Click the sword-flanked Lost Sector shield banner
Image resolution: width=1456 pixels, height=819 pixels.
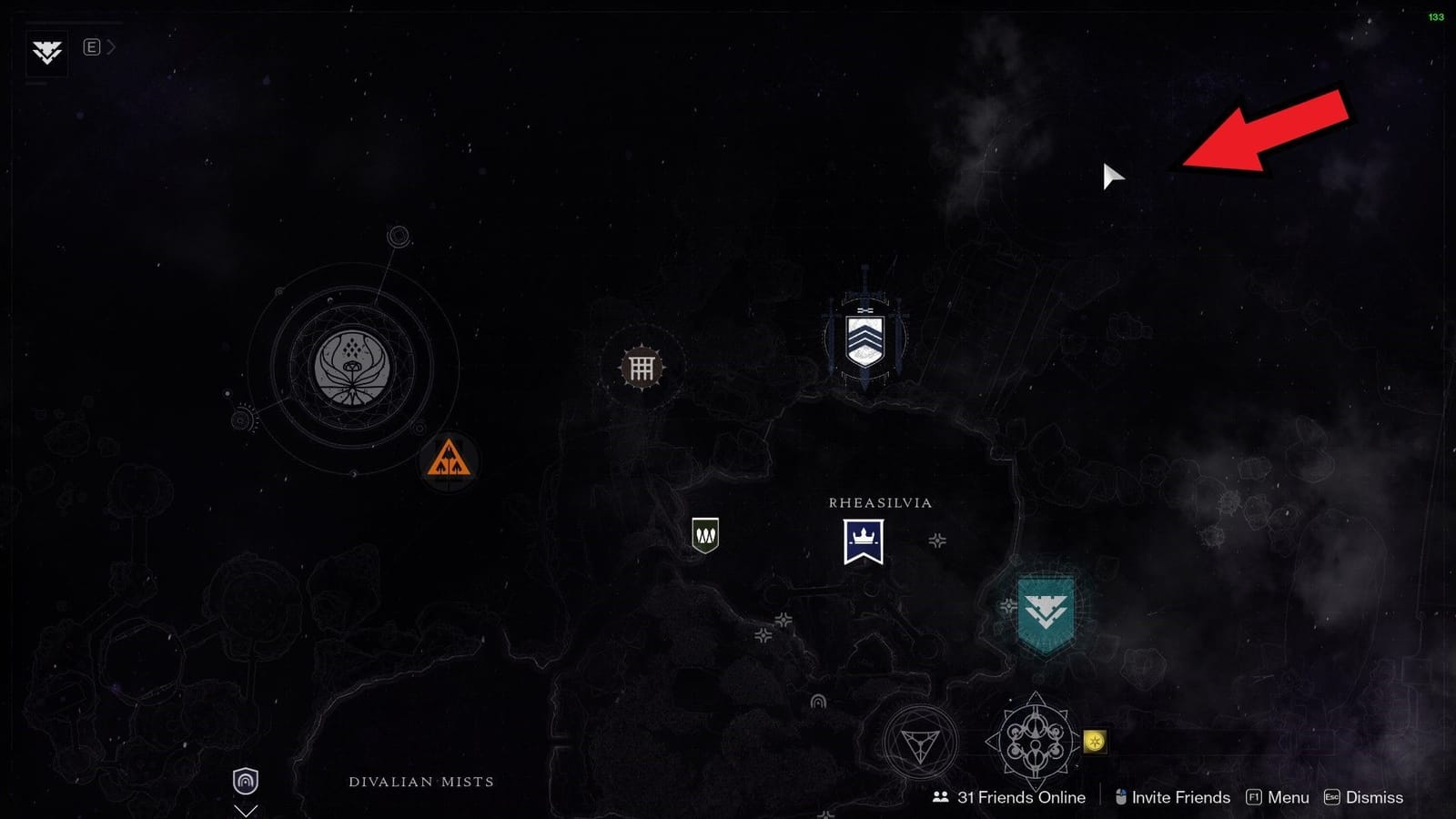[x=864, y=338]
